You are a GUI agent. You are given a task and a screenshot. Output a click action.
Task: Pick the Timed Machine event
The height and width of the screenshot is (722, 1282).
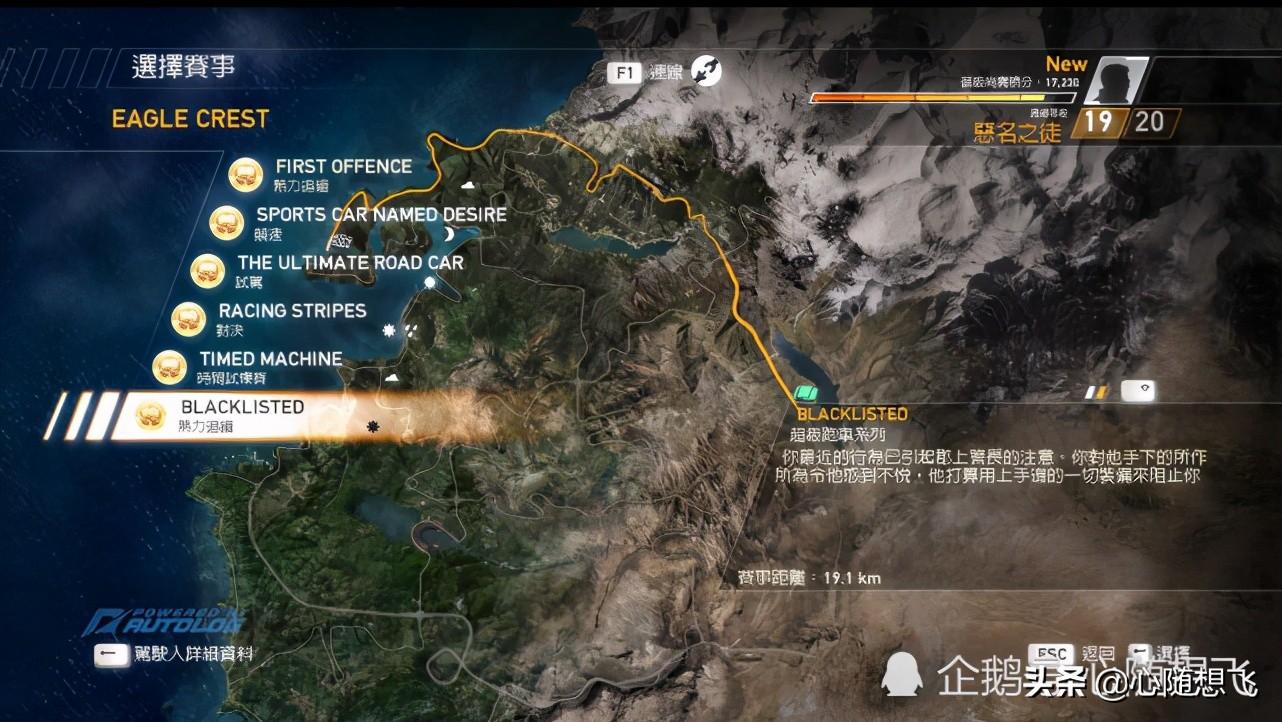click(270, 359)
